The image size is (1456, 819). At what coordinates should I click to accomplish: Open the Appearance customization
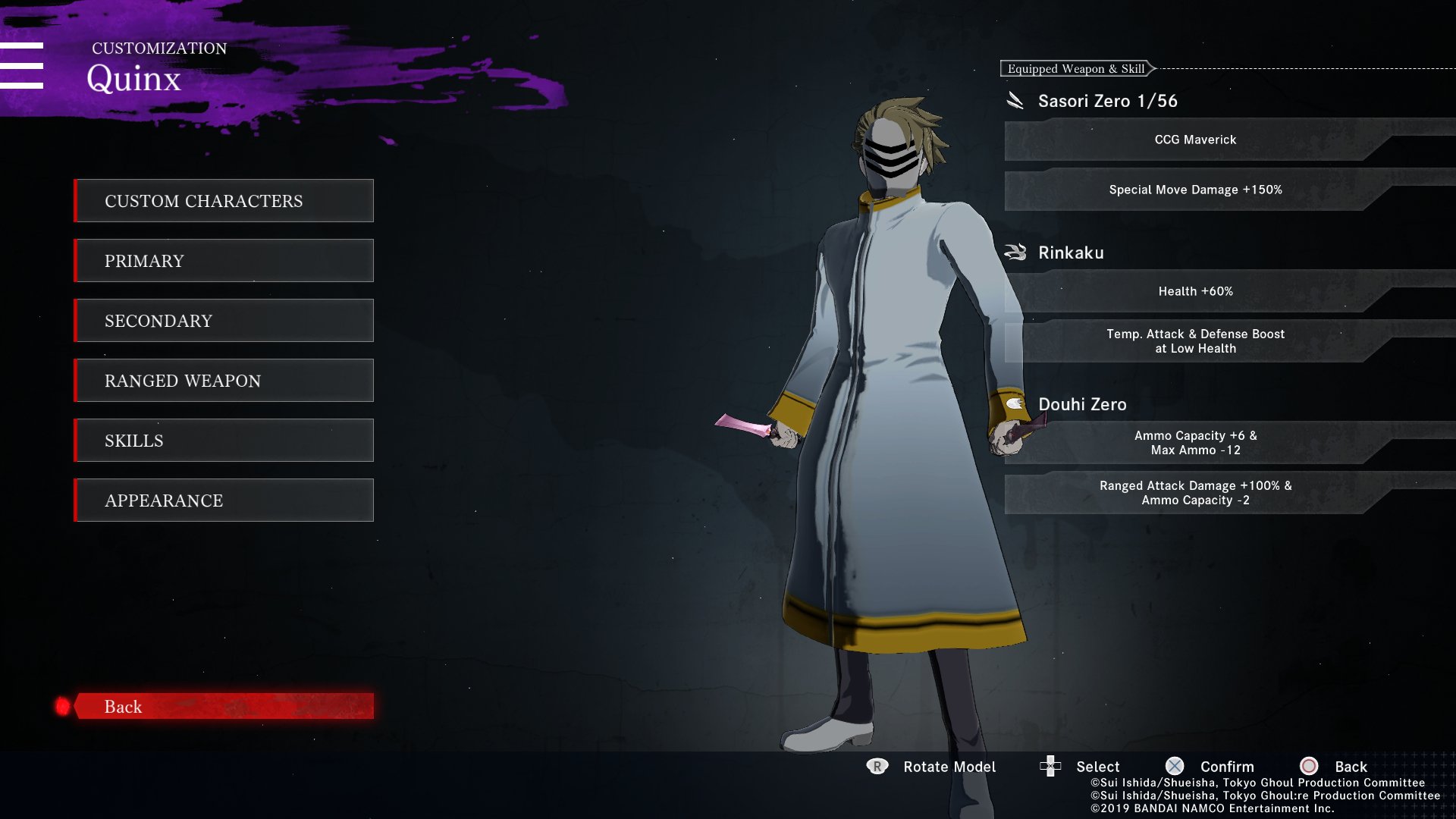click(x=224, y=500)
